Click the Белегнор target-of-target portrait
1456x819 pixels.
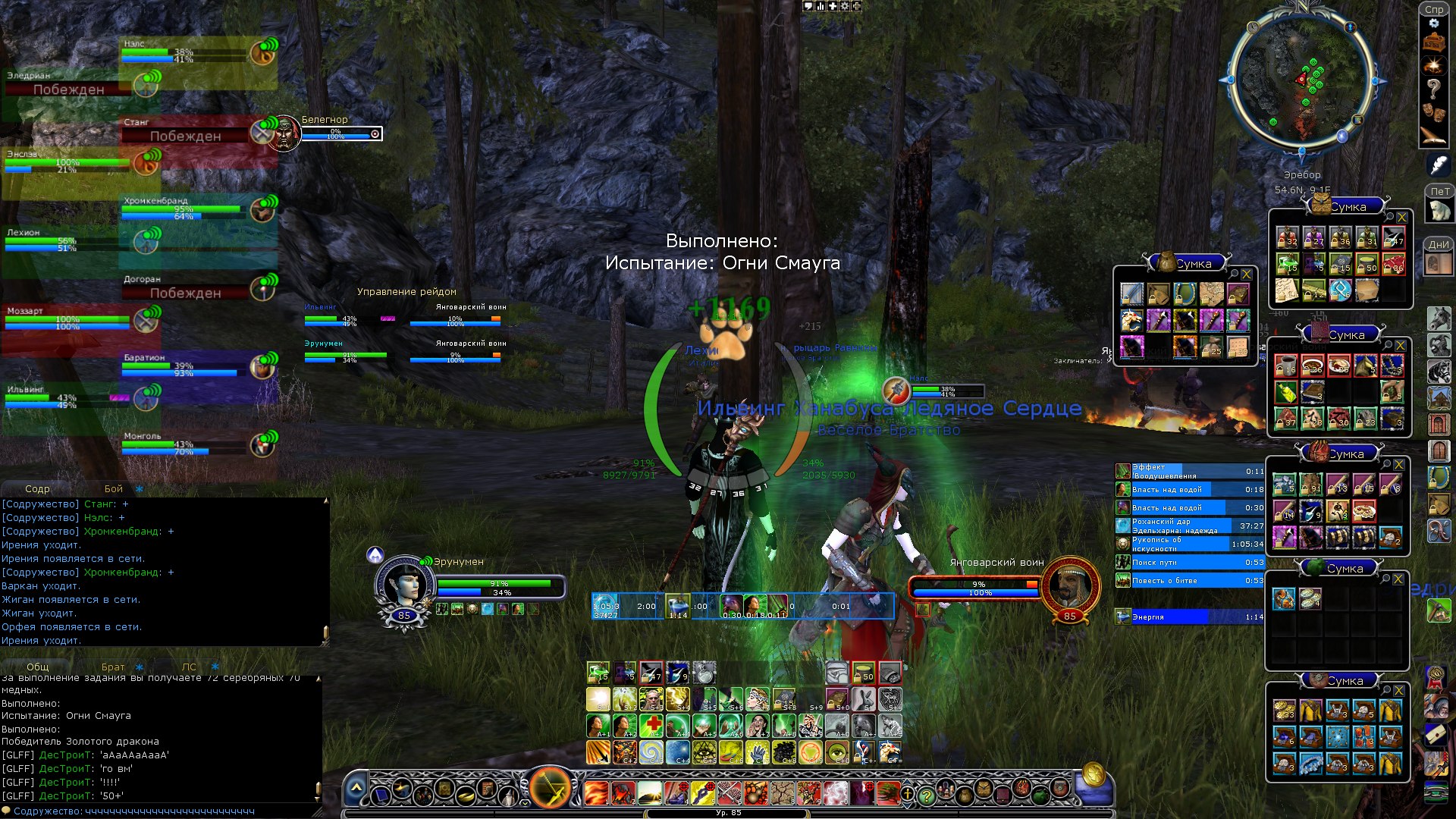click(x=284, y=133)
